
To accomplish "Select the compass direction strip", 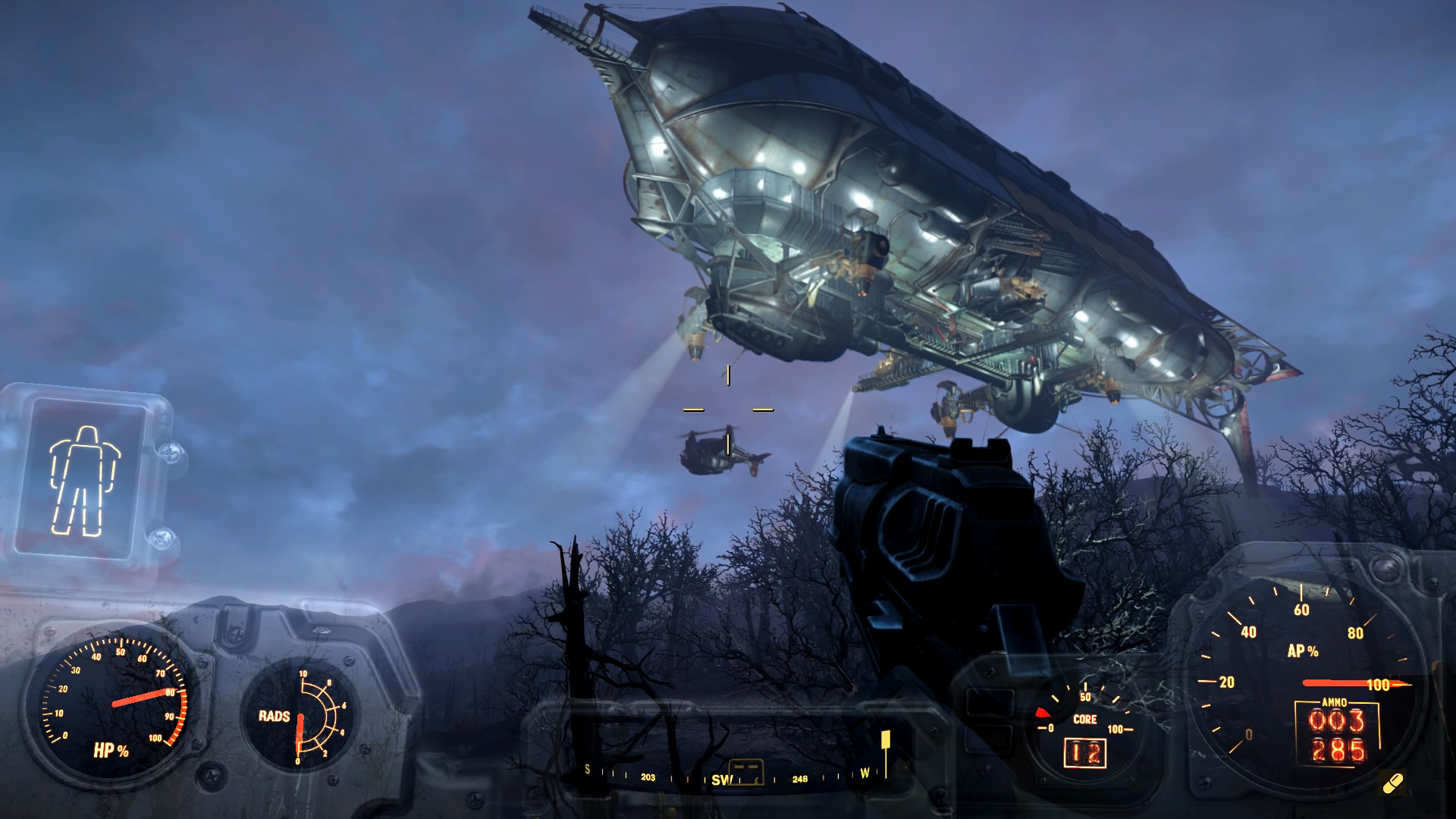I will click(728, 775).
